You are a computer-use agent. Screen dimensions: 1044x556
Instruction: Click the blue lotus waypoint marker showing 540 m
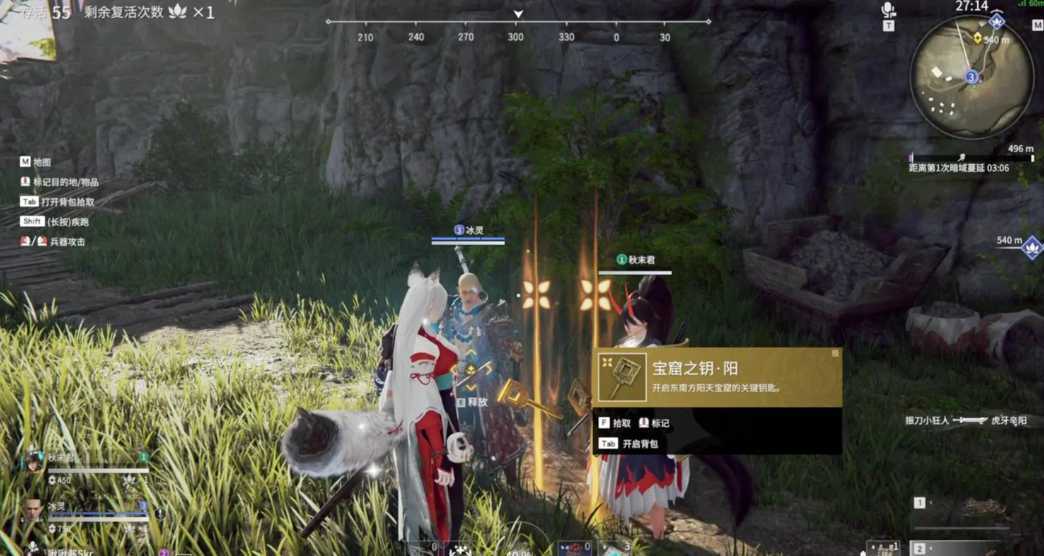pos(1032,246)
